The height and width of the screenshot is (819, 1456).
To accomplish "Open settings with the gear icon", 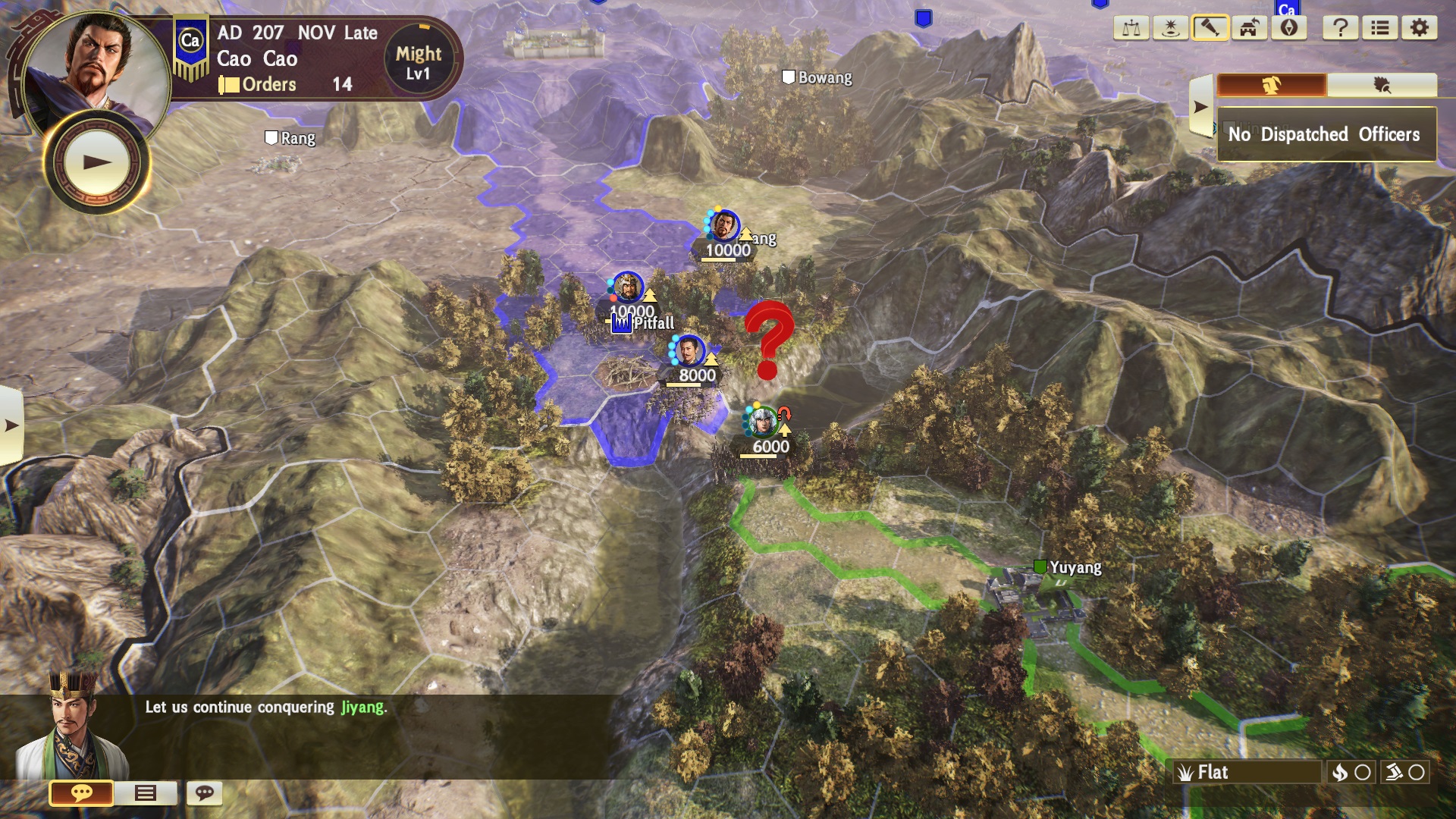I will pyautogui.click(x=1420, y=29).
